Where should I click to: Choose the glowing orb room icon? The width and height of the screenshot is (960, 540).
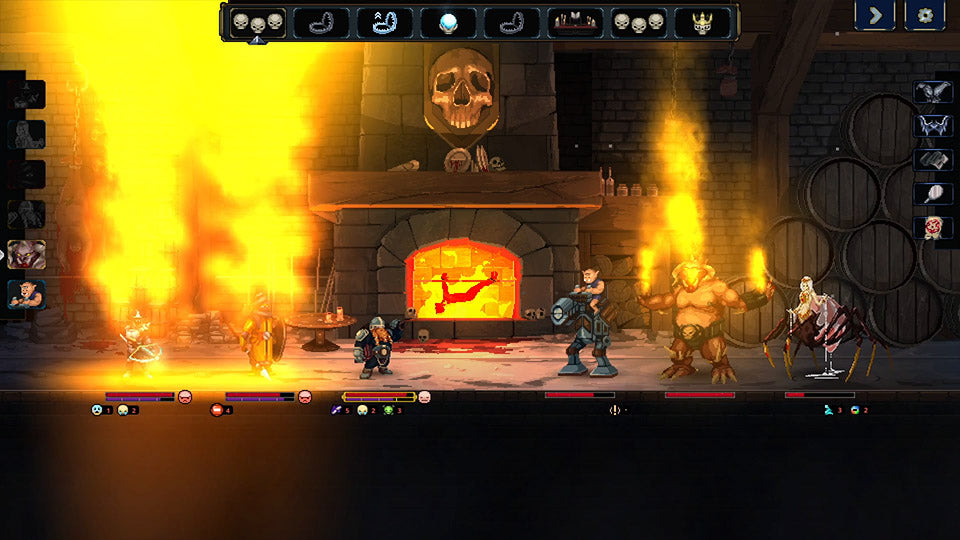click(x=448, y=22)
